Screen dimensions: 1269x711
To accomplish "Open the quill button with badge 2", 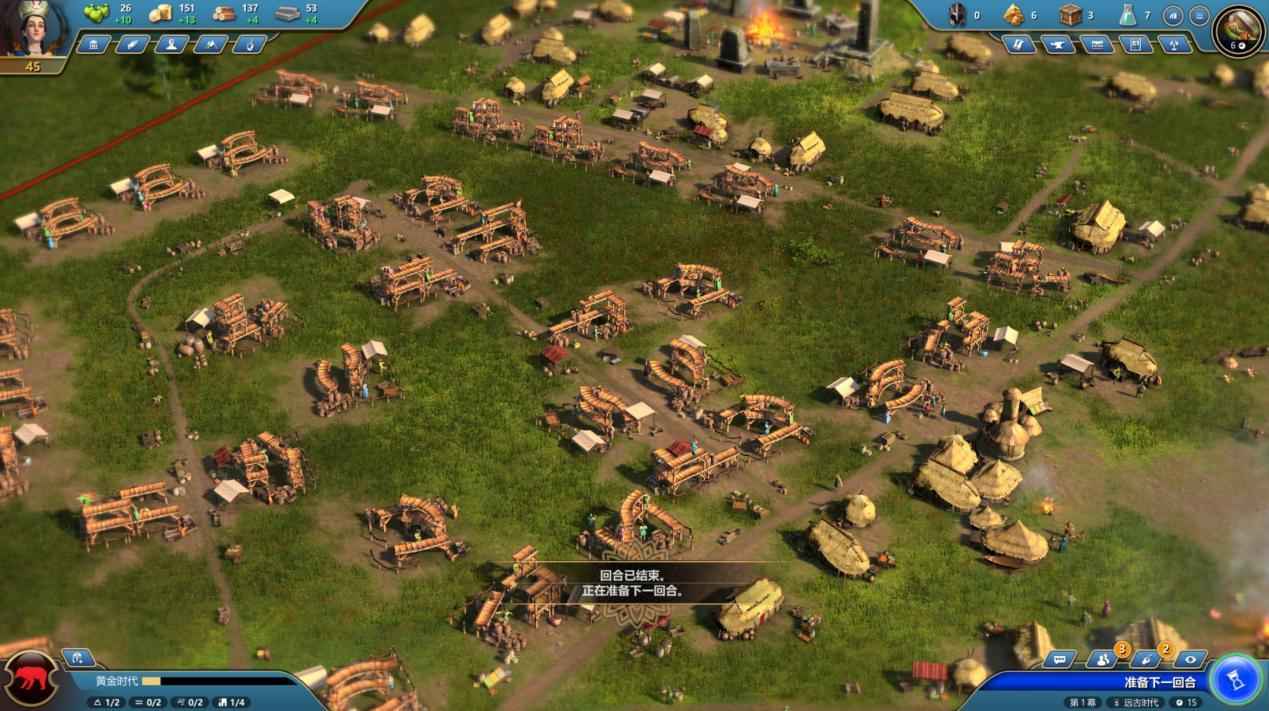I will tap(1146, 659).
